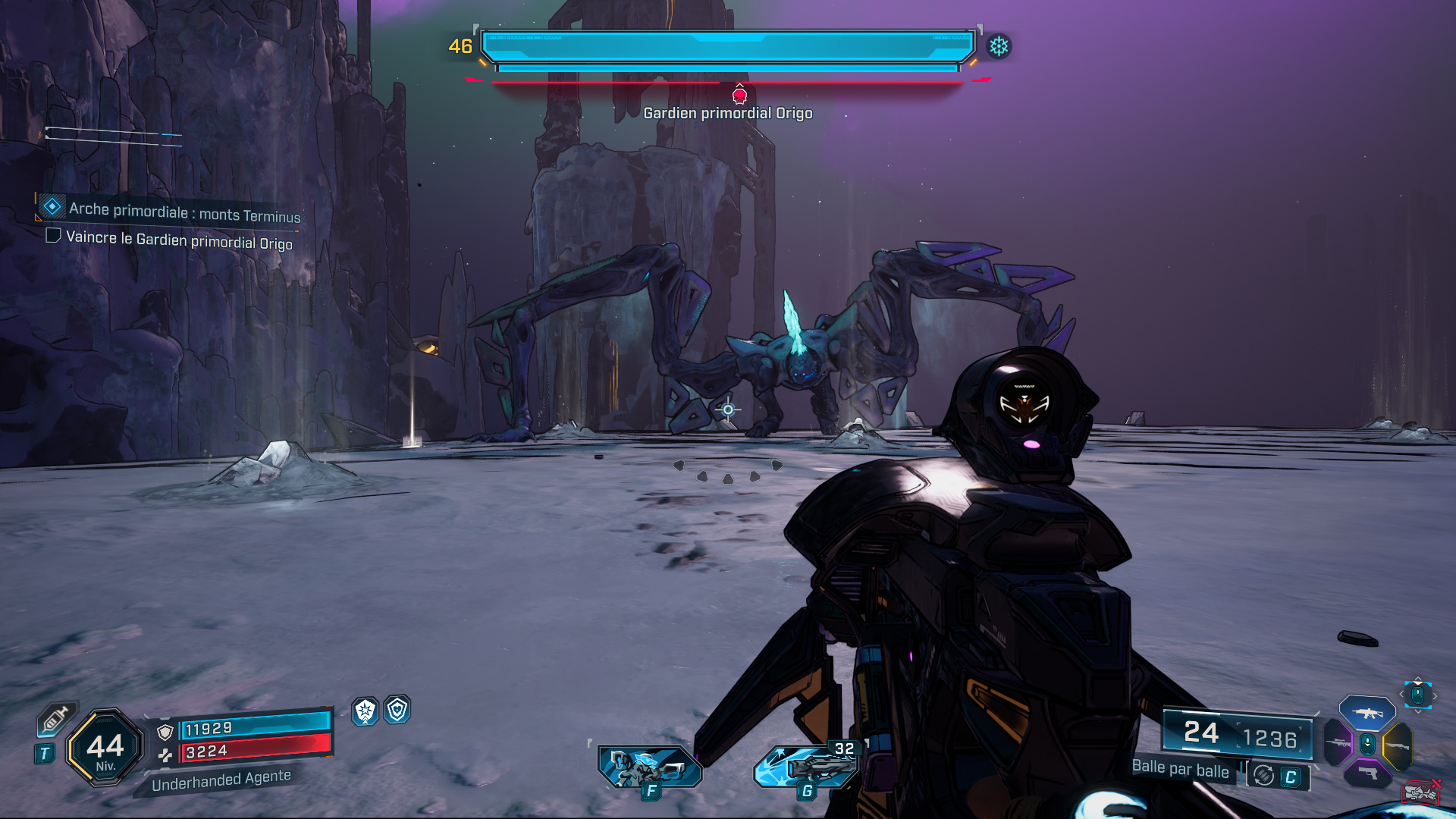Click the burst shield buff icon
Viewport: 1456px width, 819px height.
[366, 711]
